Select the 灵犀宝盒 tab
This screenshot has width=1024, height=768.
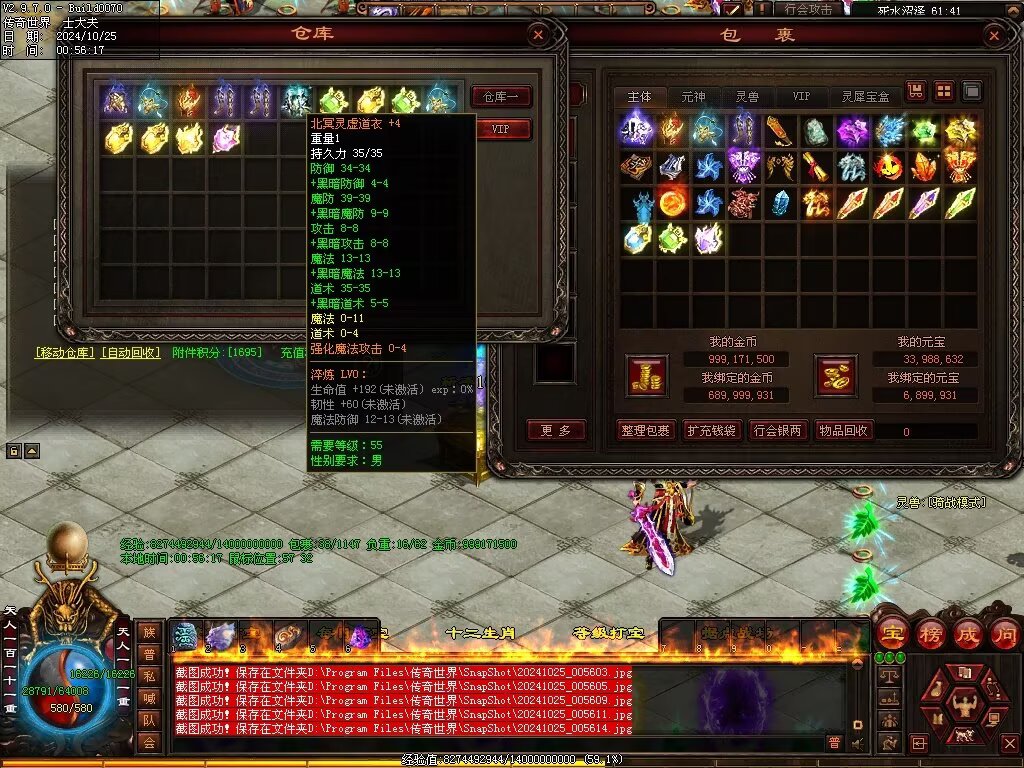[x=865, y=97]
